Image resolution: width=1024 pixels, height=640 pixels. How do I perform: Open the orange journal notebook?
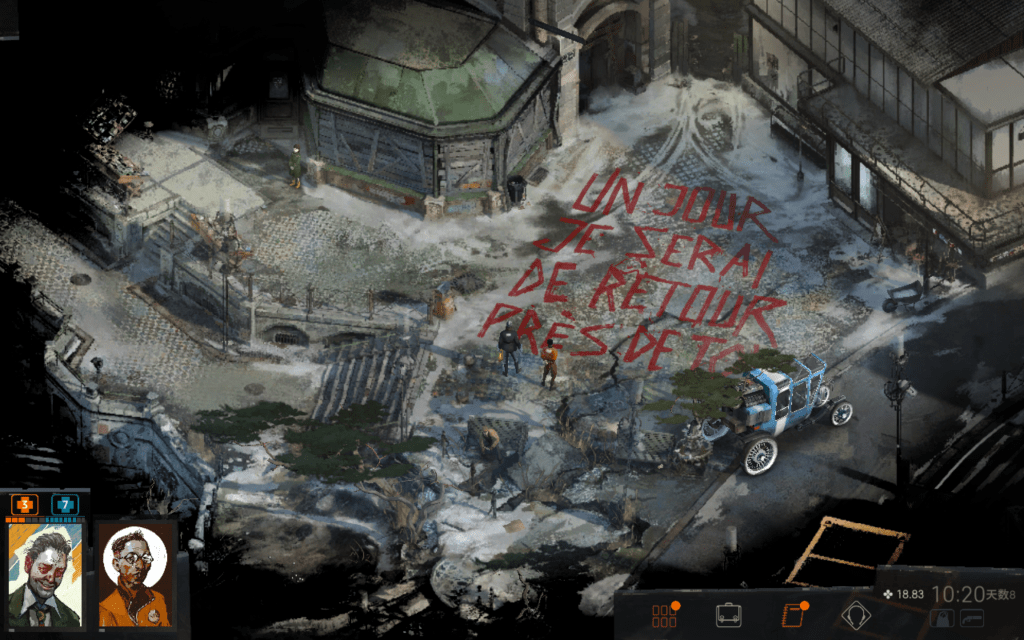[x=791, y=615]
